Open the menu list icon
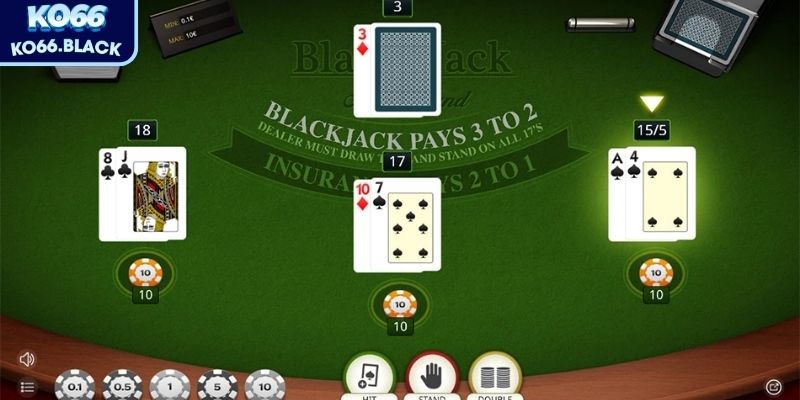Viewport: 800px width, 400px height. point(27,387)
